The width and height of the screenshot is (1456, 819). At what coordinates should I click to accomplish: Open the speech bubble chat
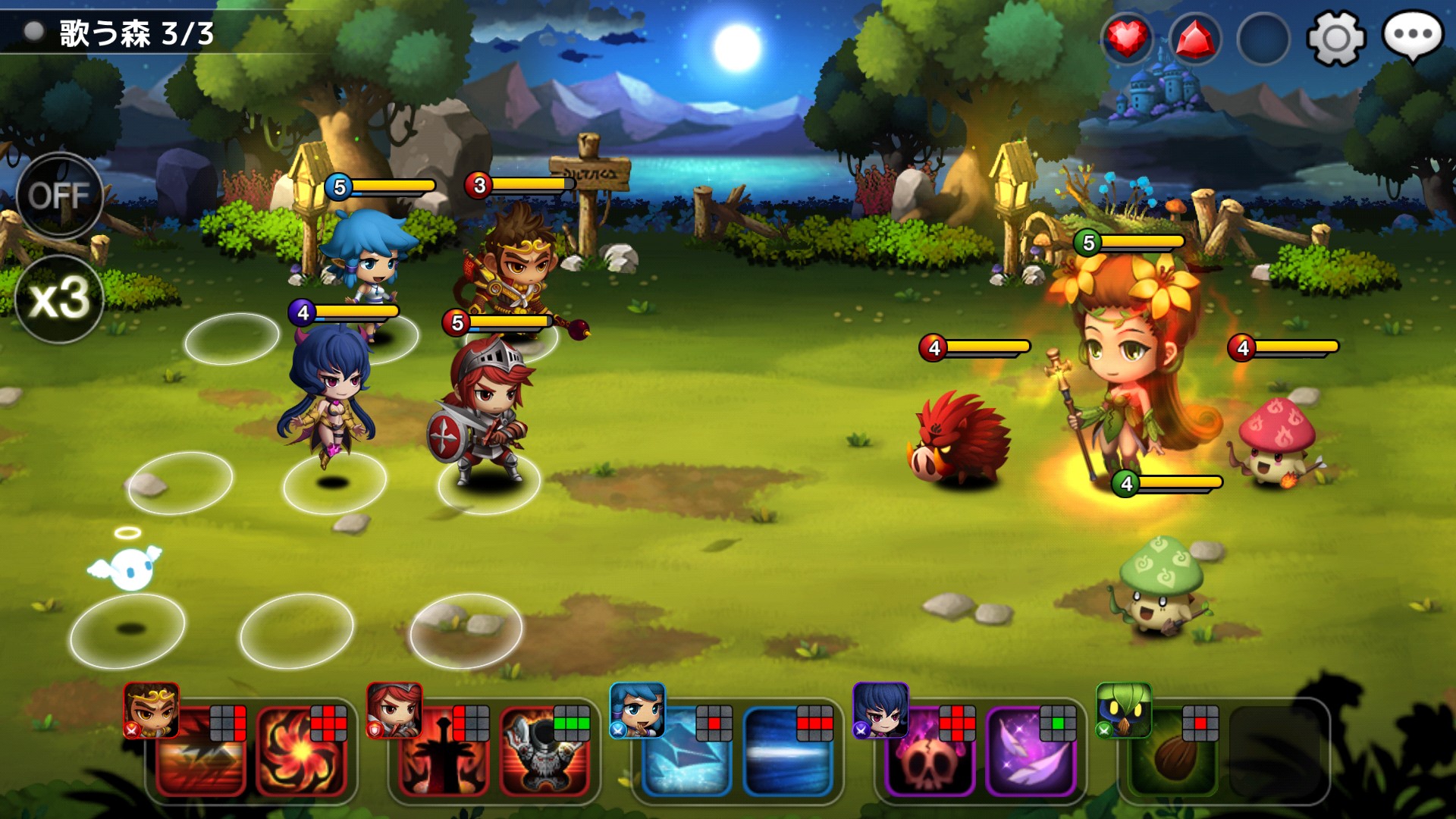tap(1412, 36)
